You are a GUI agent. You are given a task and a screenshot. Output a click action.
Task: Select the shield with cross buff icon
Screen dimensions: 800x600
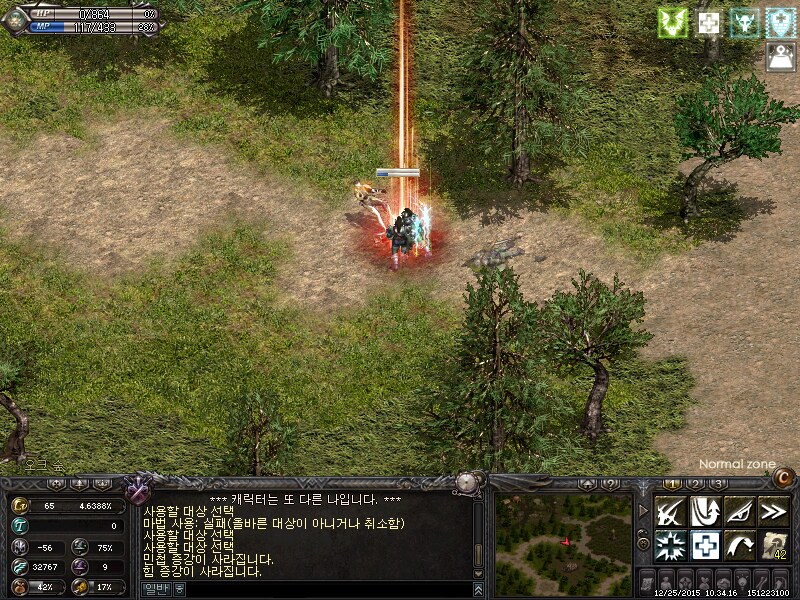780,23
